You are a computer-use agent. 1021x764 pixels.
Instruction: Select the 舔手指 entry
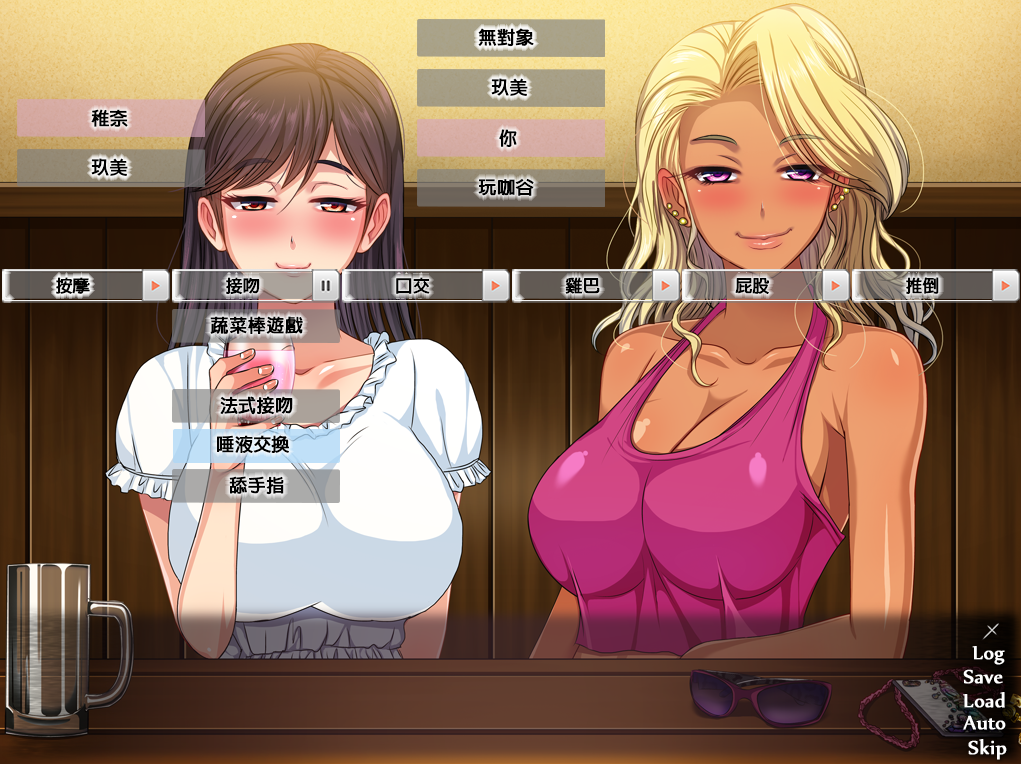[256, 486]
